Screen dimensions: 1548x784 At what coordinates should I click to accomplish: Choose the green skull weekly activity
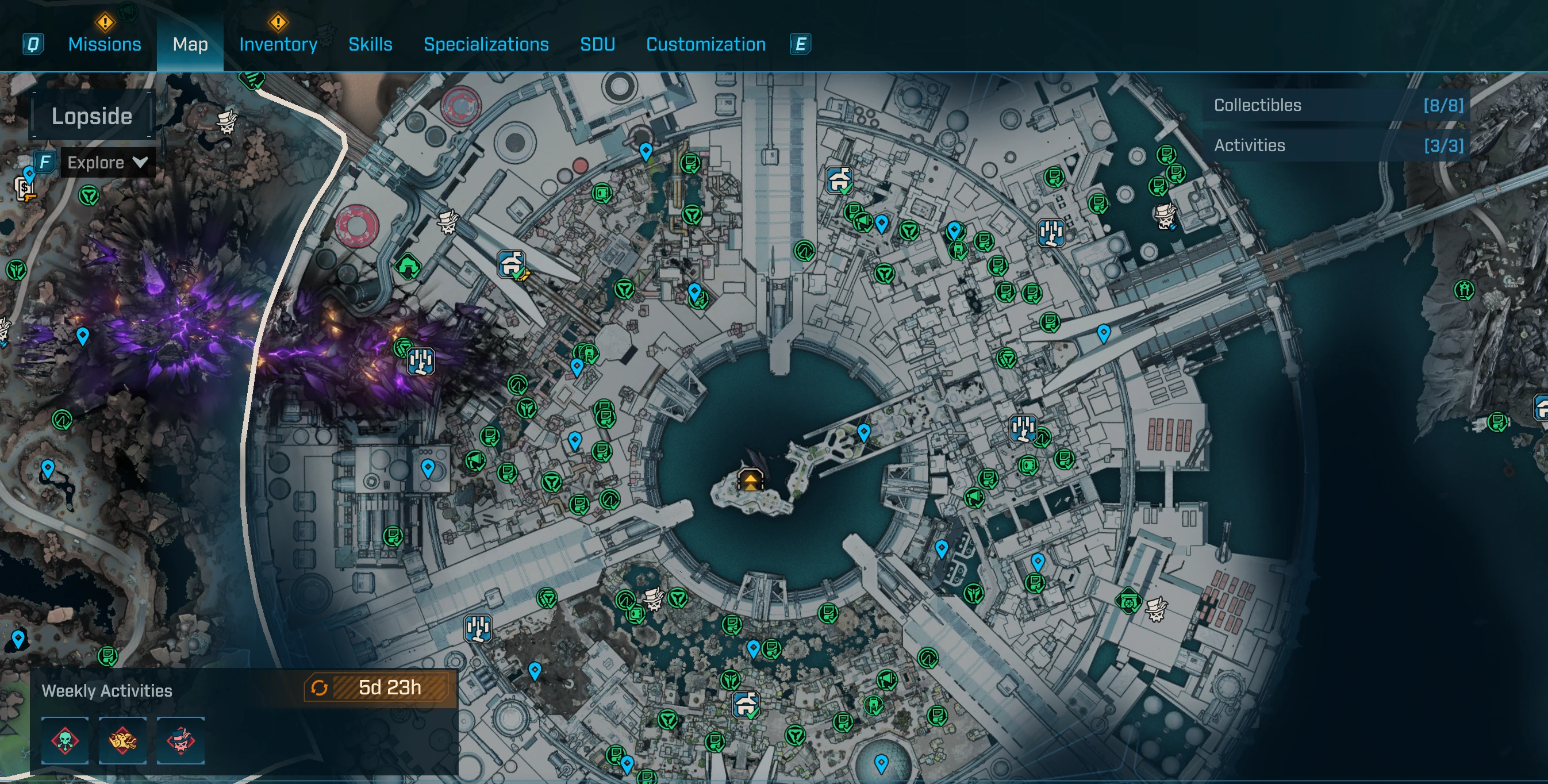(x=65, y=740)
